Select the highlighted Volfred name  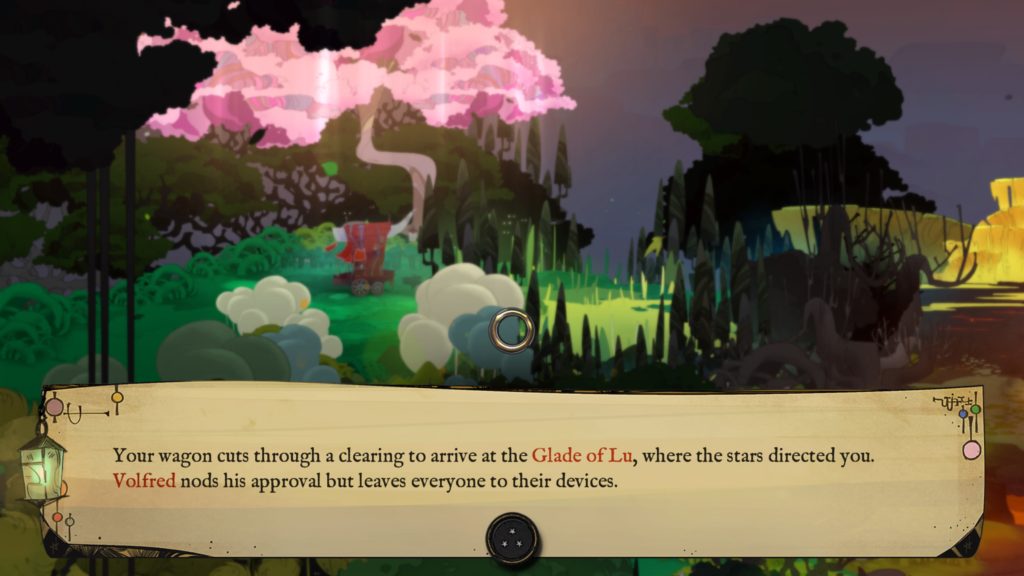click(144, 481)
